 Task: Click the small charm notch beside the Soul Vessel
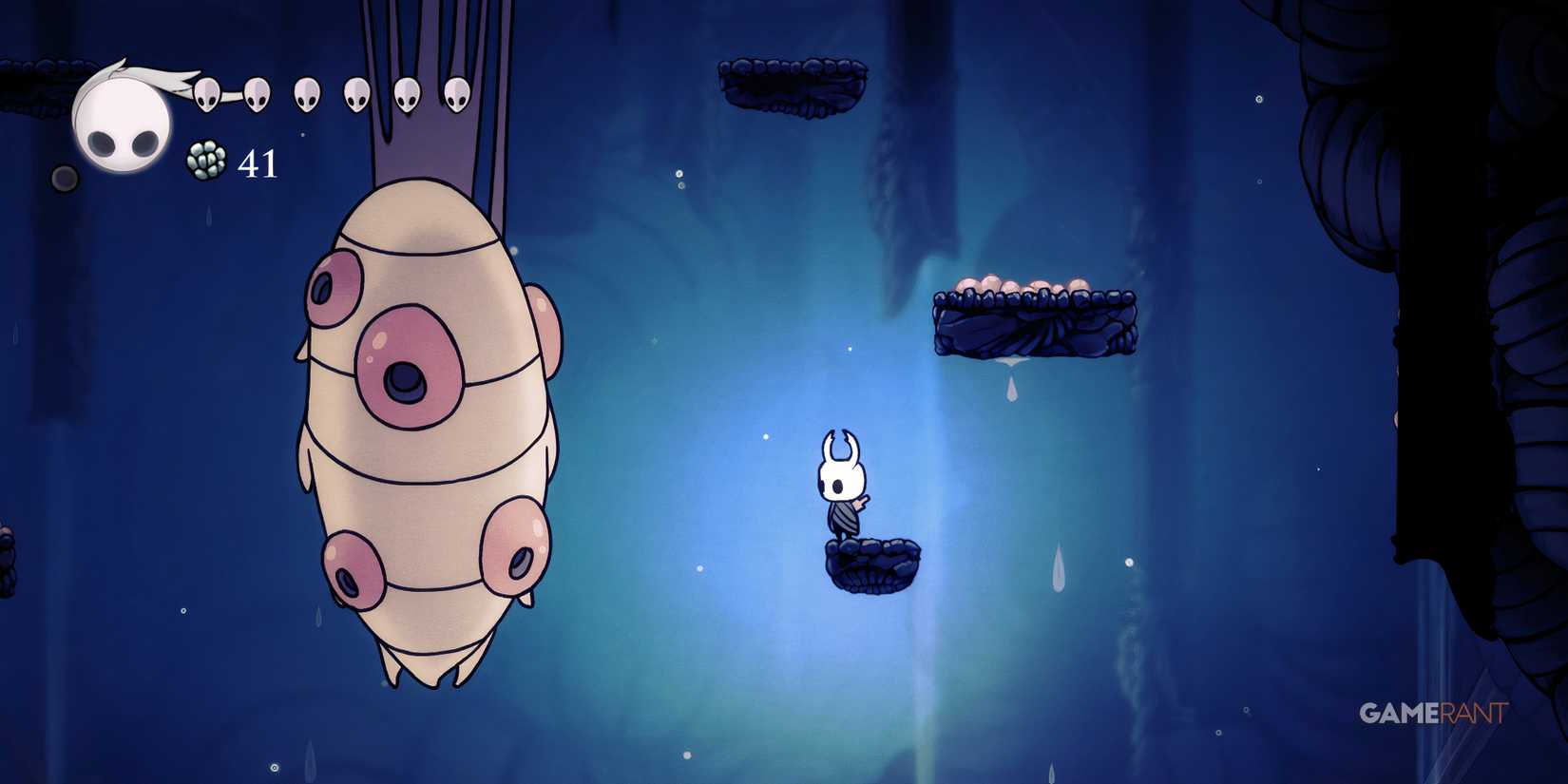(x=65, y=177)
